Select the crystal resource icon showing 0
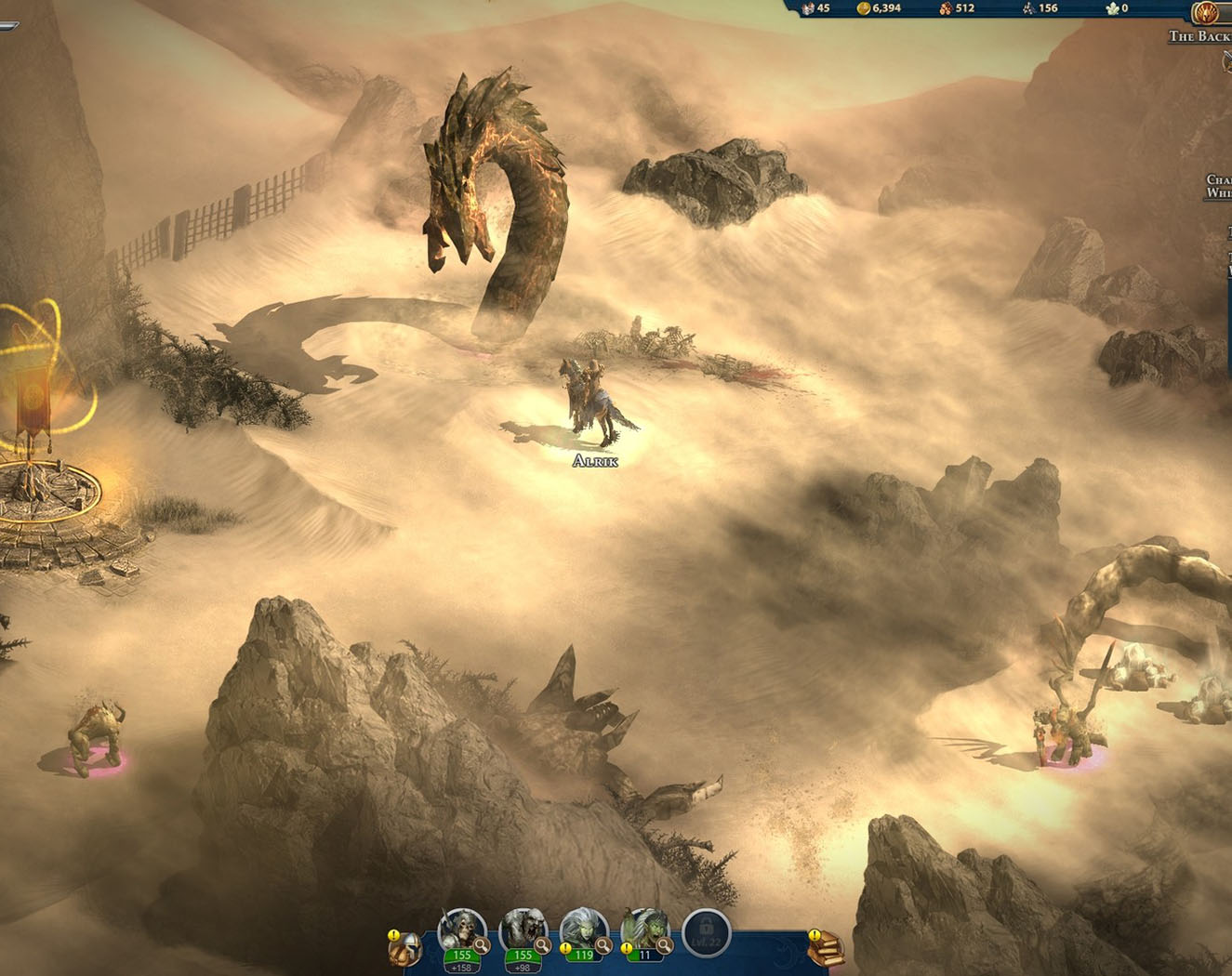 [1110, 9]
